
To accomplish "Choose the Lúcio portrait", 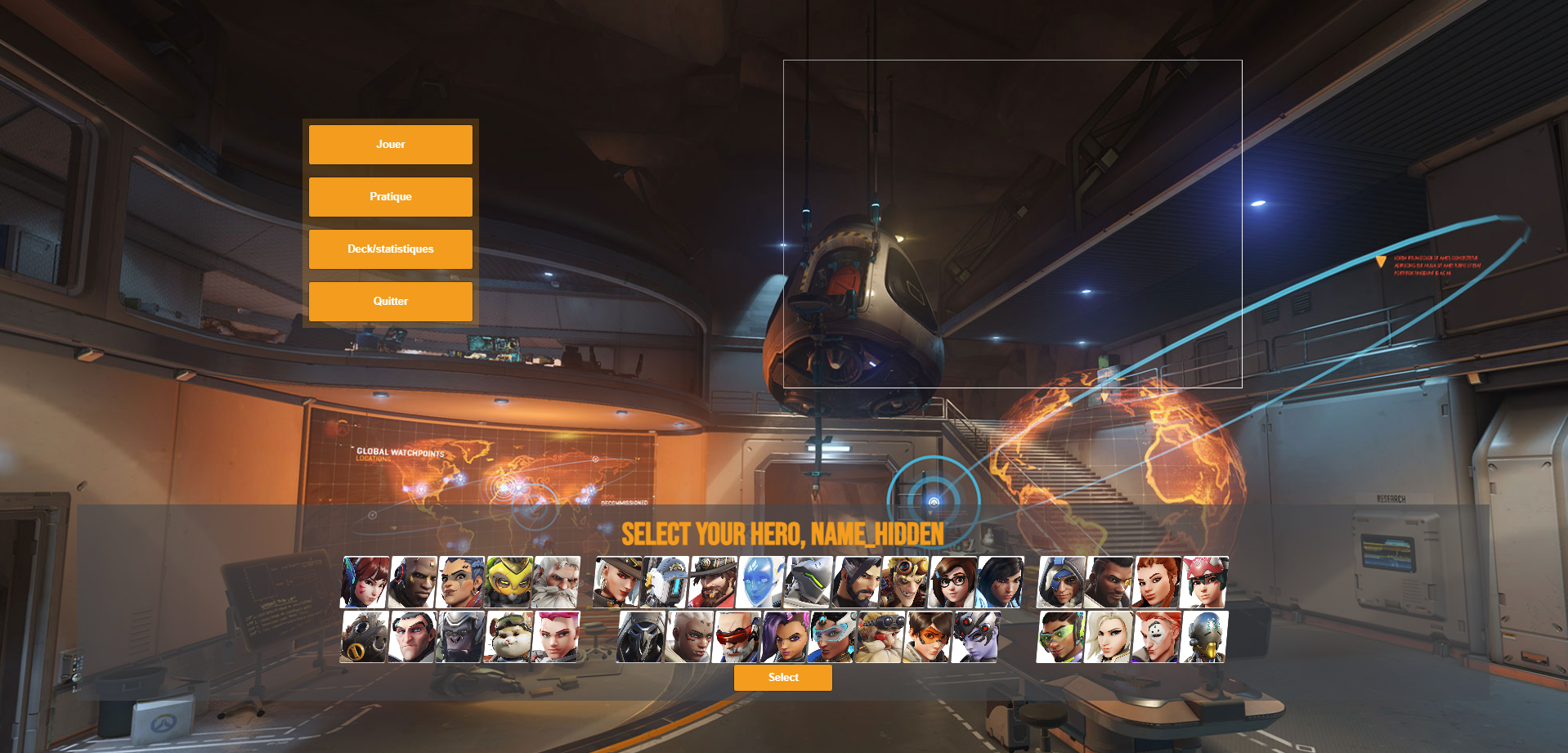I will 1061,637.
